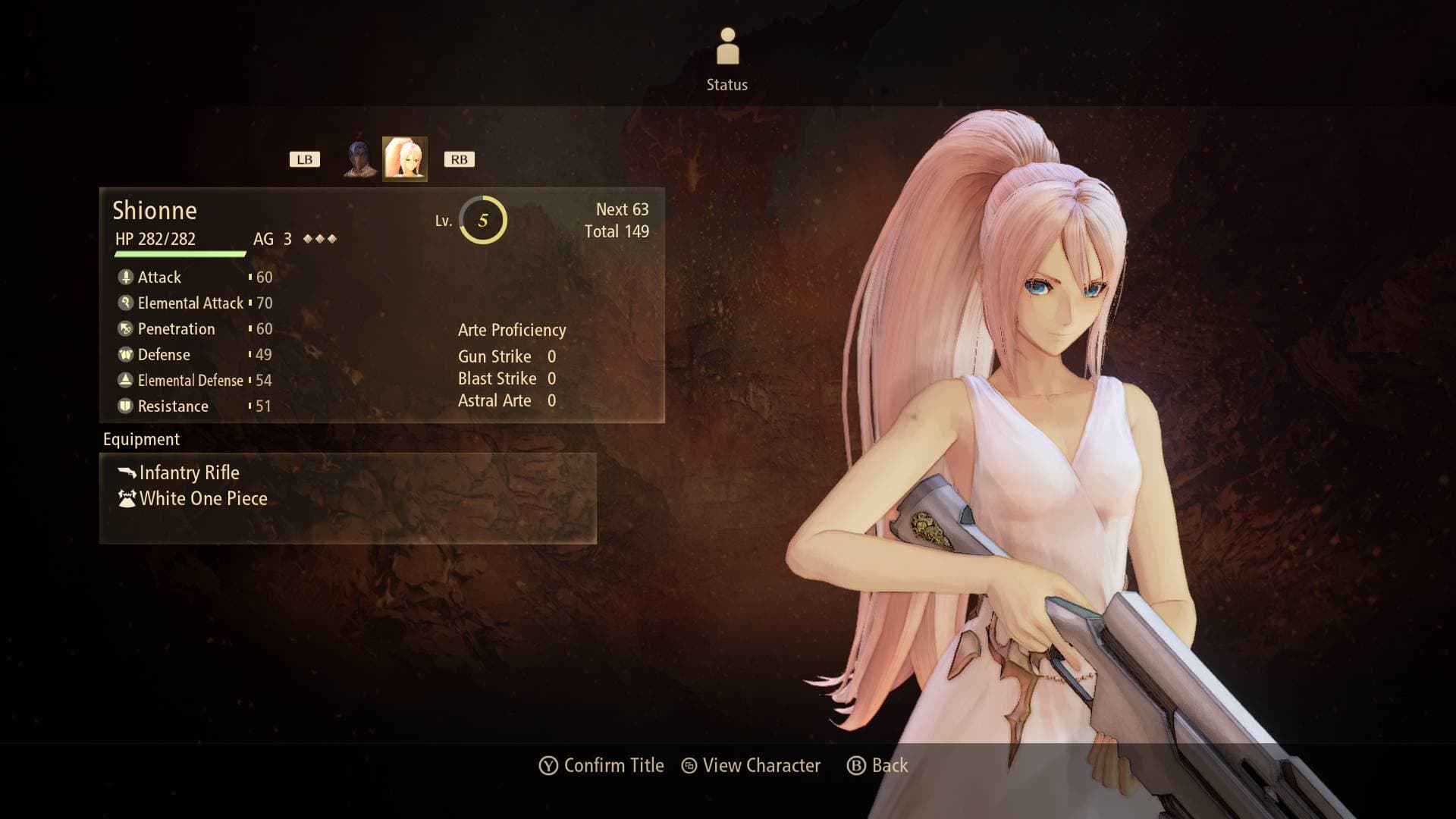Go Back using the B prompt
The width and height of the screenshot is (1456, 819).
click(x=880, y=766)
